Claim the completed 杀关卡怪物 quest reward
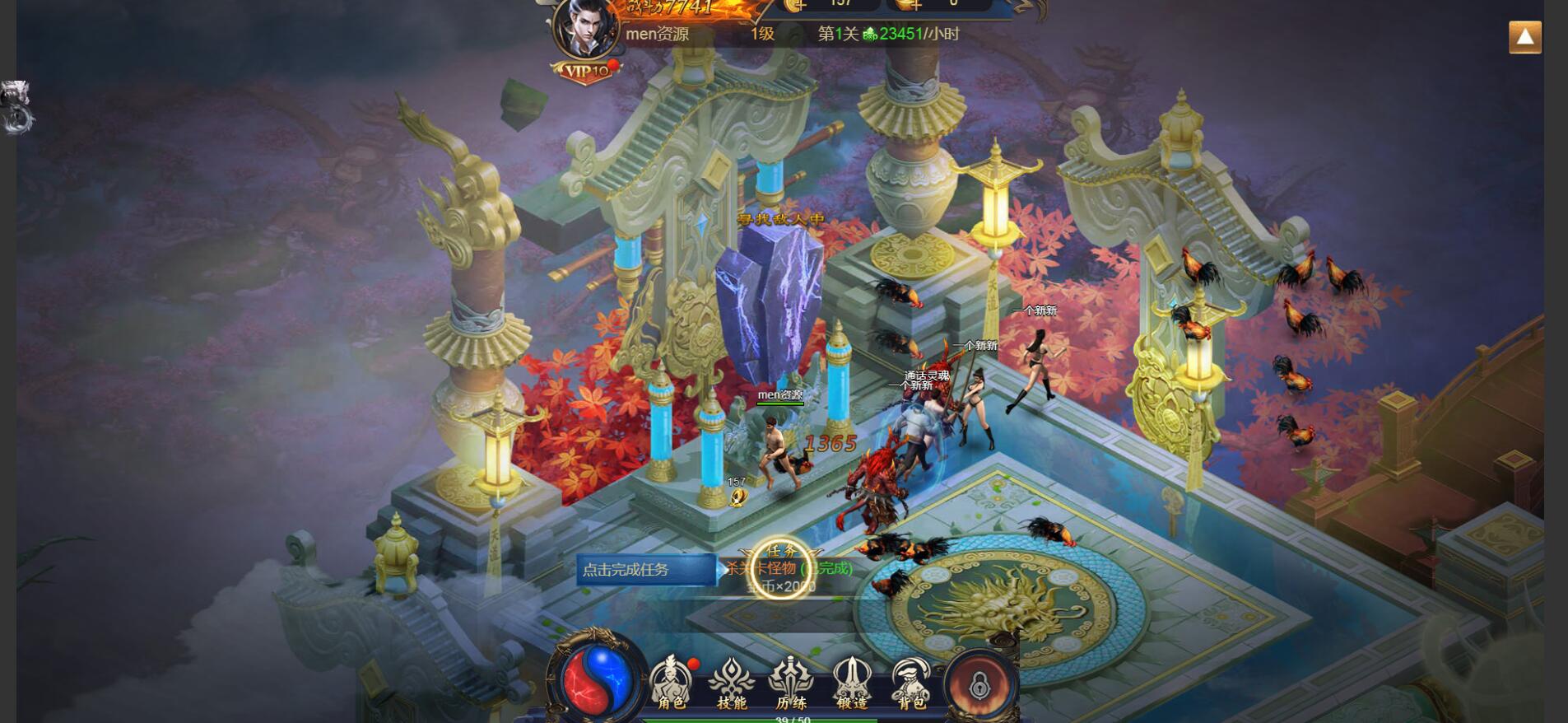The height and width of the screenshot is (723, 1568). pyautogui.click(x=782, y=569)
